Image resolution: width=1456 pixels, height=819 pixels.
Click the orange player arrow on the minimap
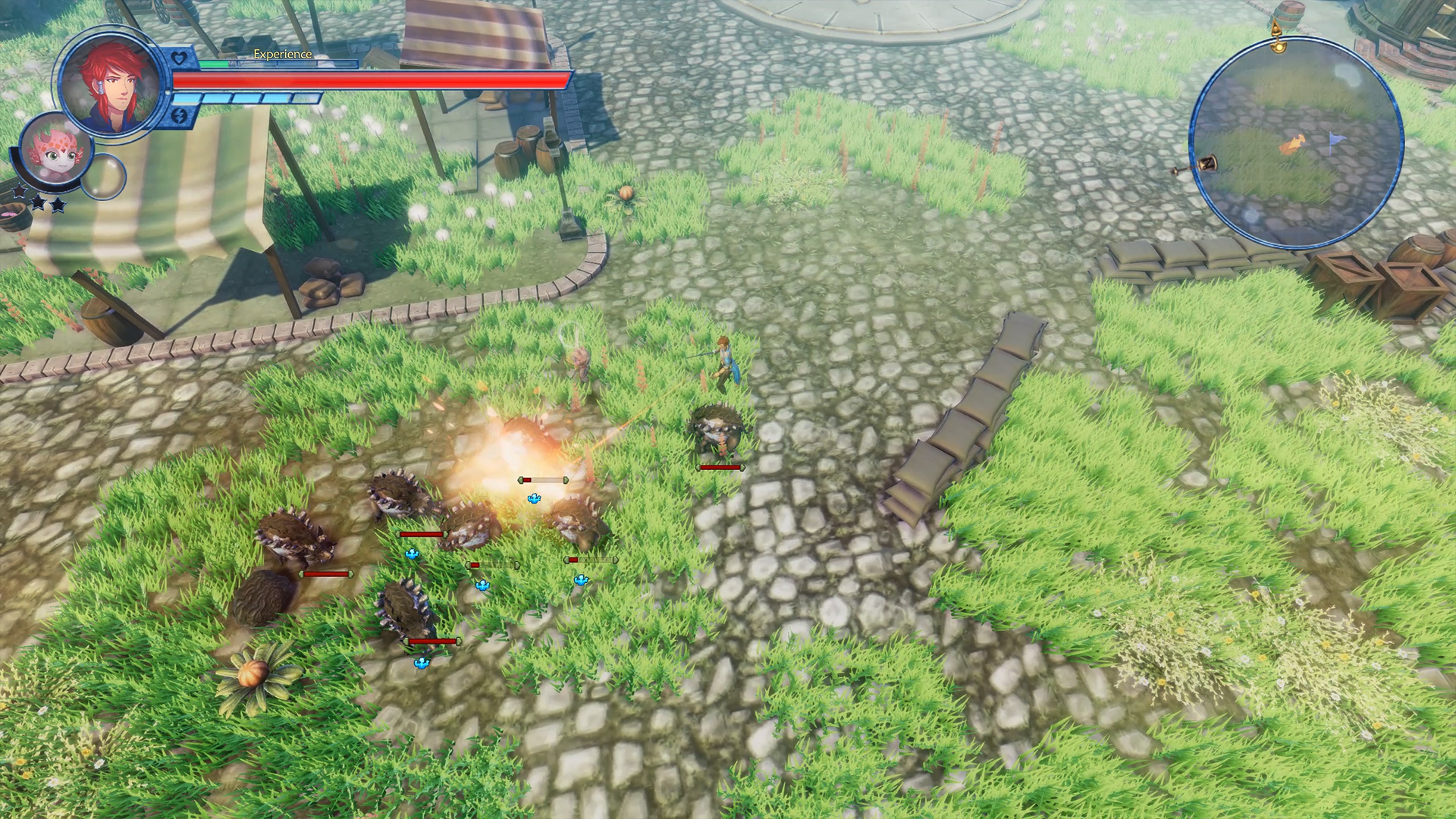point(1293,143)
